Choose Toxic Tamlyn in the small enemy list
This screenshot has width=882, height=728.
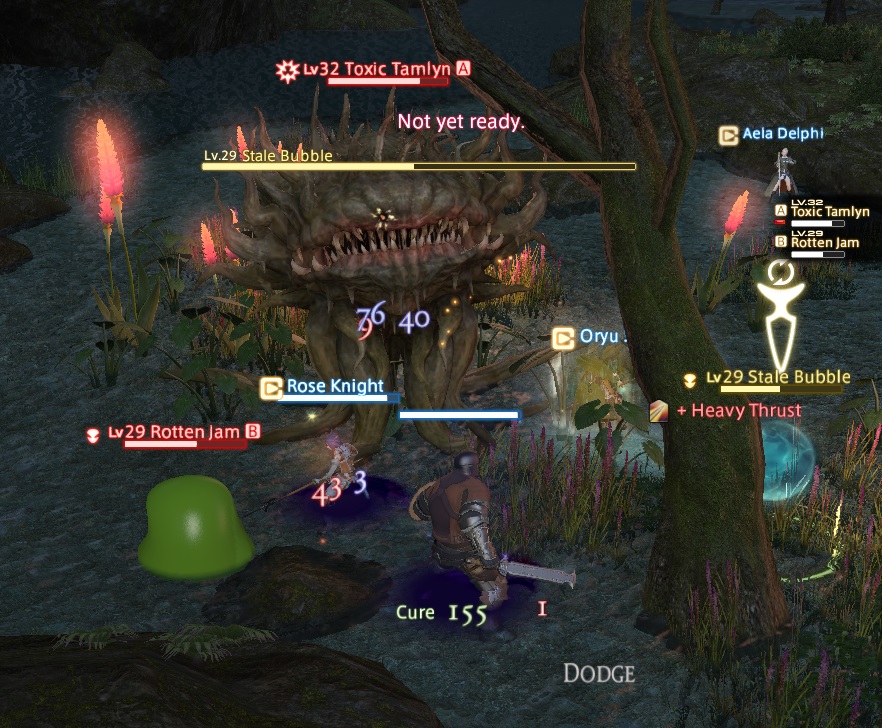point(829,212)
